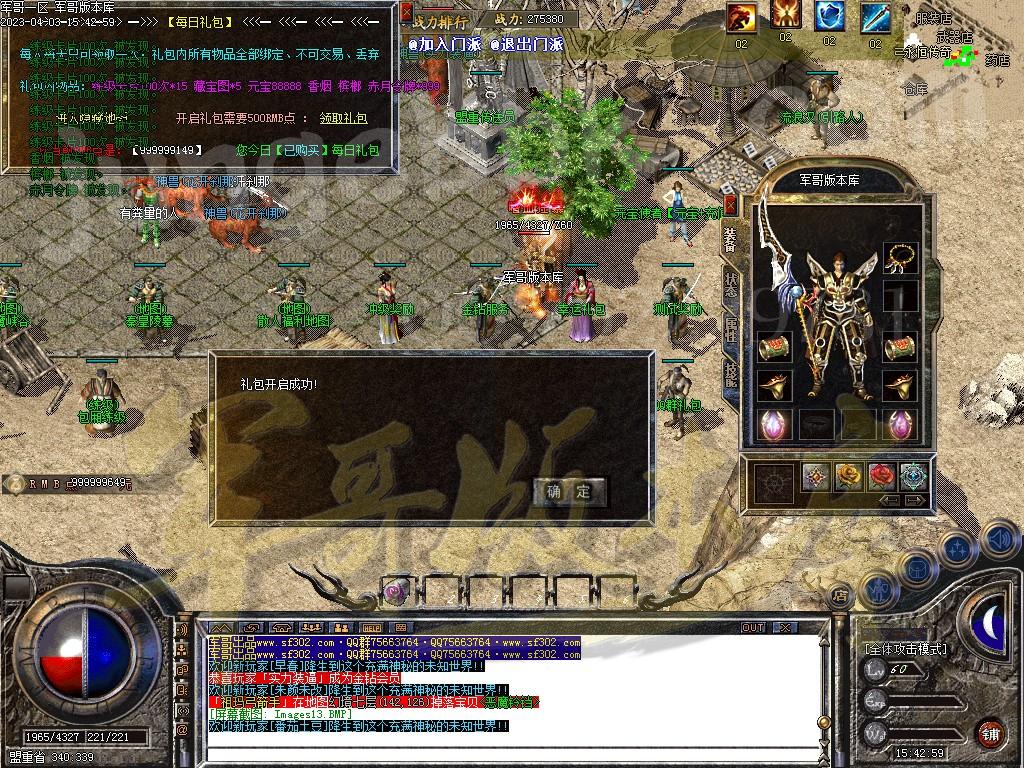Leave the guild via 退出门派
The image size is (1024, 768).
click(527, 44)
